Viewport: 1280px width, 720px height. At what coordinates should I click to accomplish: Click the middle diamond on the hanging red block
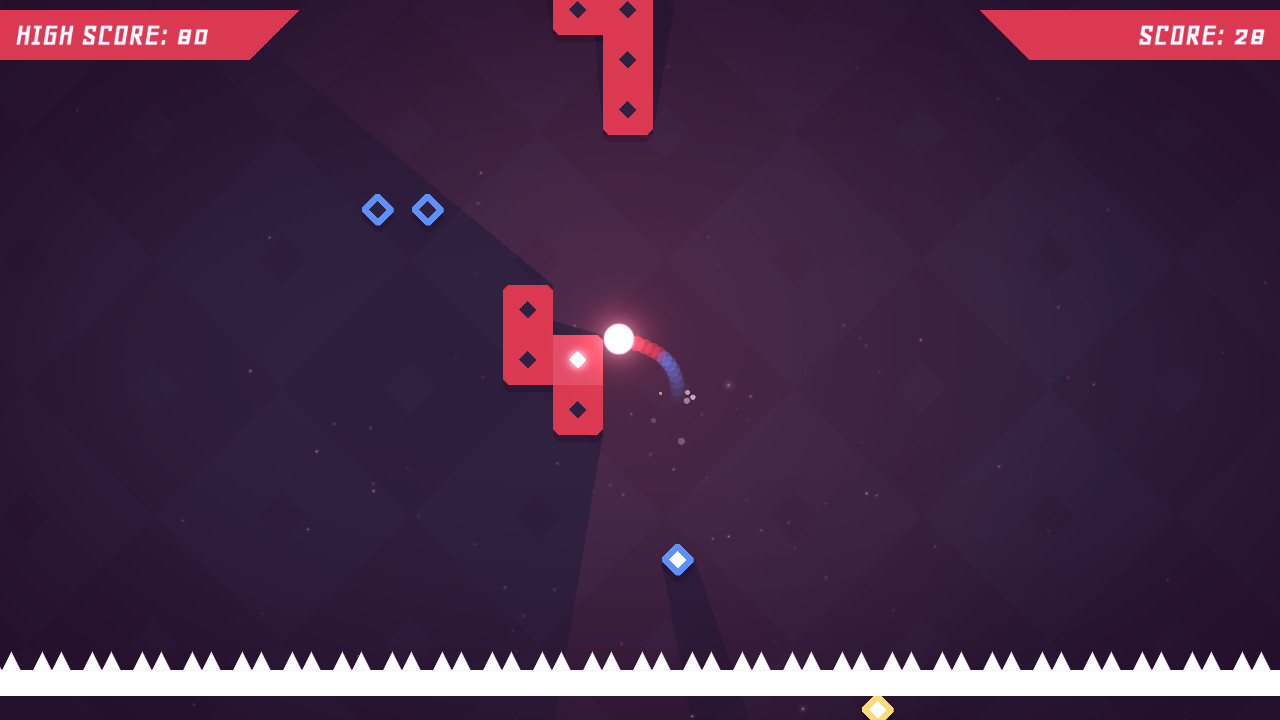coord(627,59)
